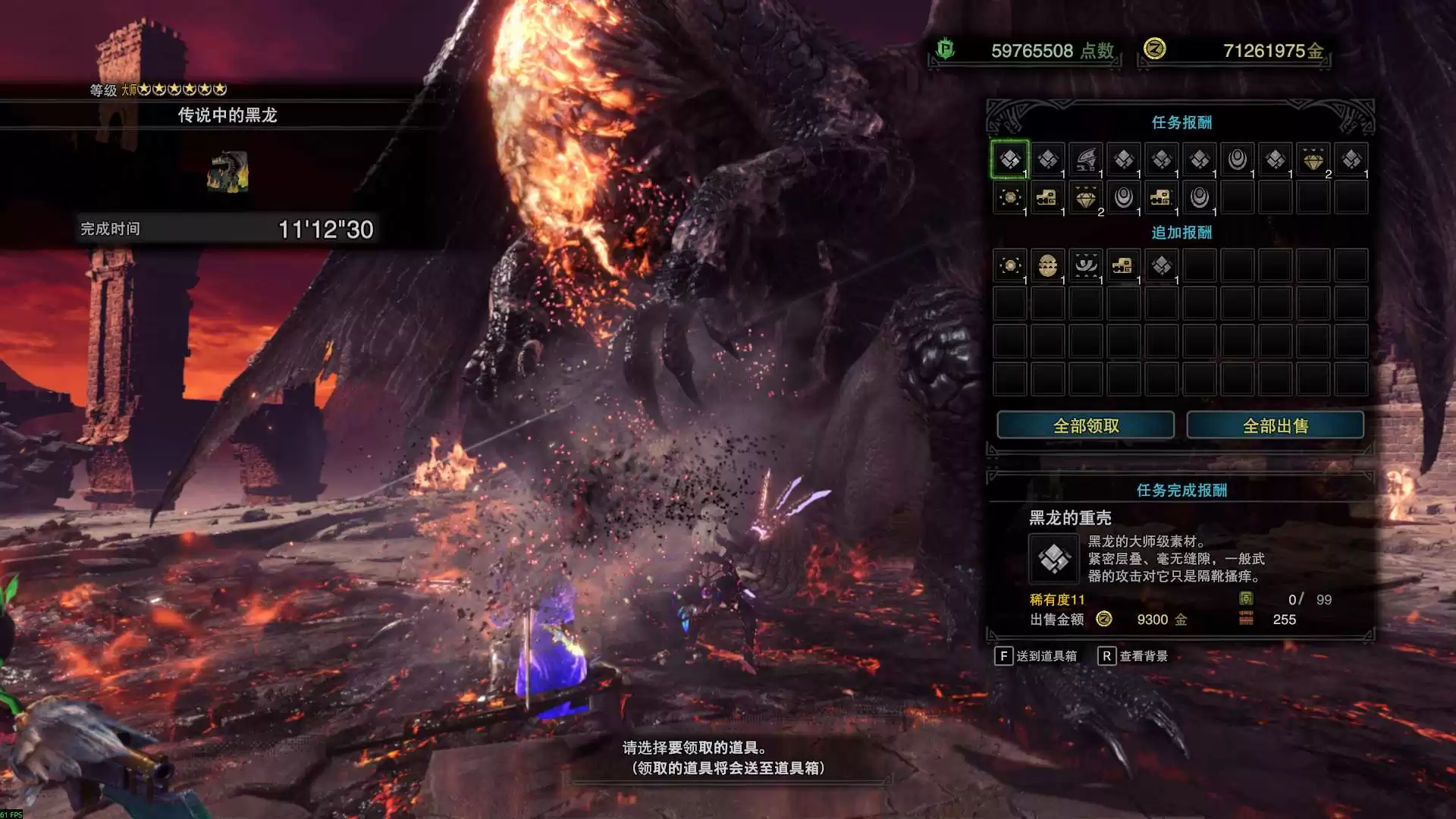Viewport: 1456px width, 819px height.
Task: Select the green-highlighted Fatalis shell reward slot
Action: tap(1009, 159)
